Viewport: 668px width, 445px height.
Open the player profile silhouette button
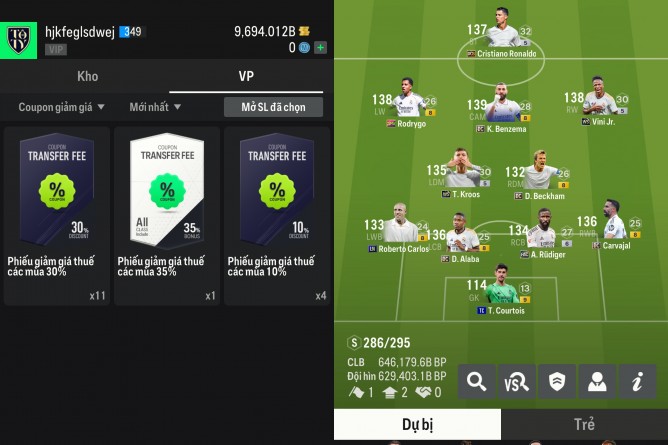point(597,381)
